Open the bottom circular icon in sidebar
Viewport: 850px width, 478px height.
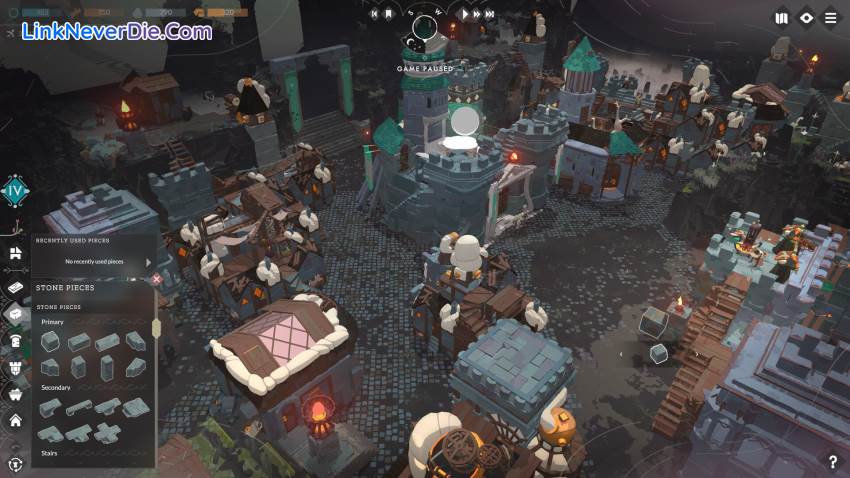point(16,464)
